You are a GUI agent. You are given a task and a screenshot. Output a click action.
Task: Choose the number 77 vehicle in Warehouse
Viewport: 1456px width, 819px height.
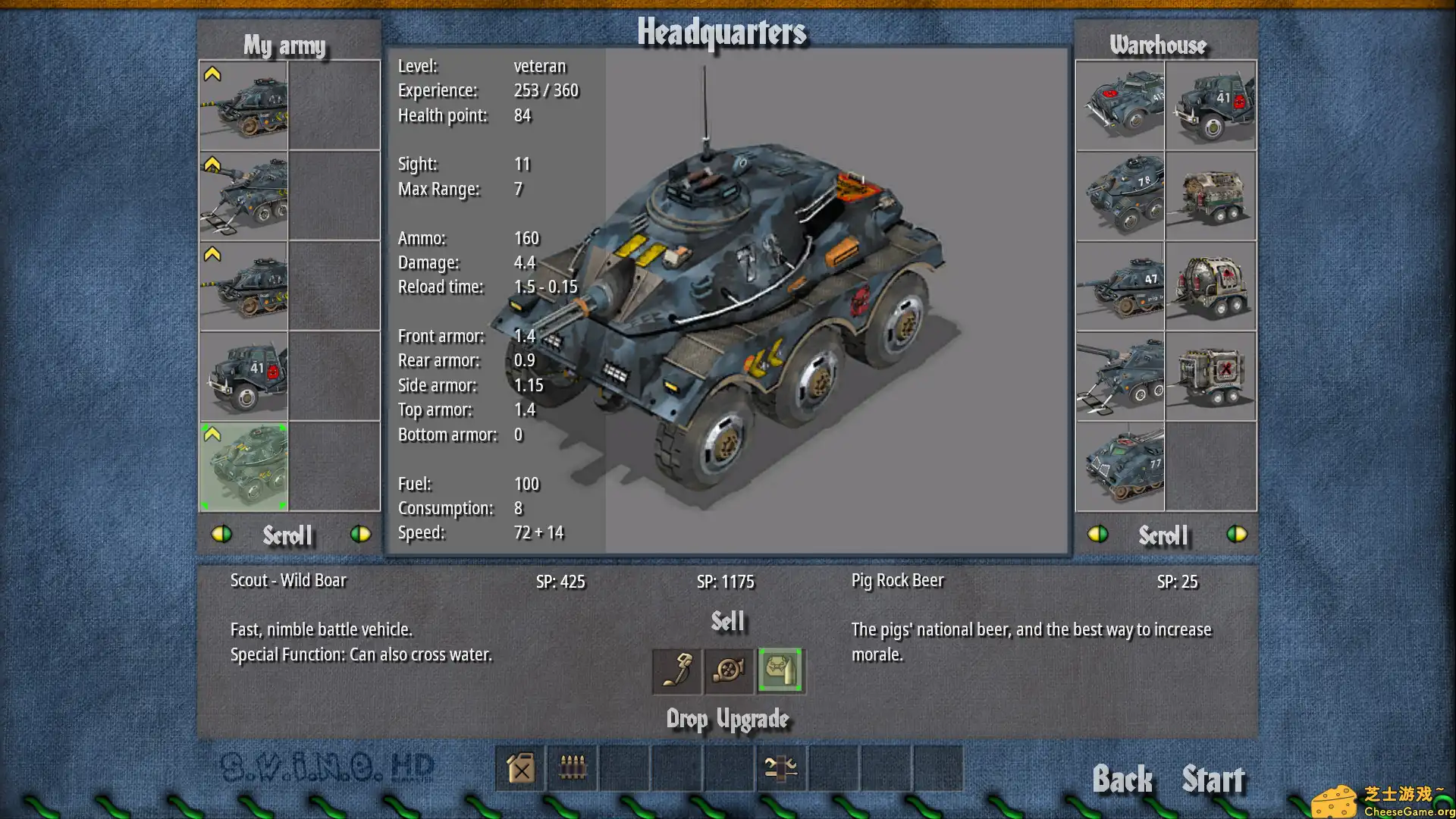coord(1120,466)
